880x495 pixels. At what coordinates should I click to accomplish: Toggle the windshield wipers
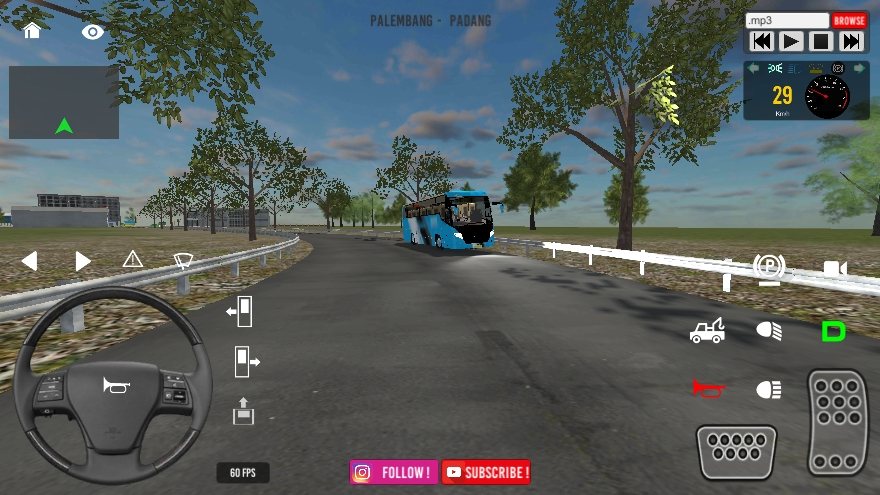(183, 261)
